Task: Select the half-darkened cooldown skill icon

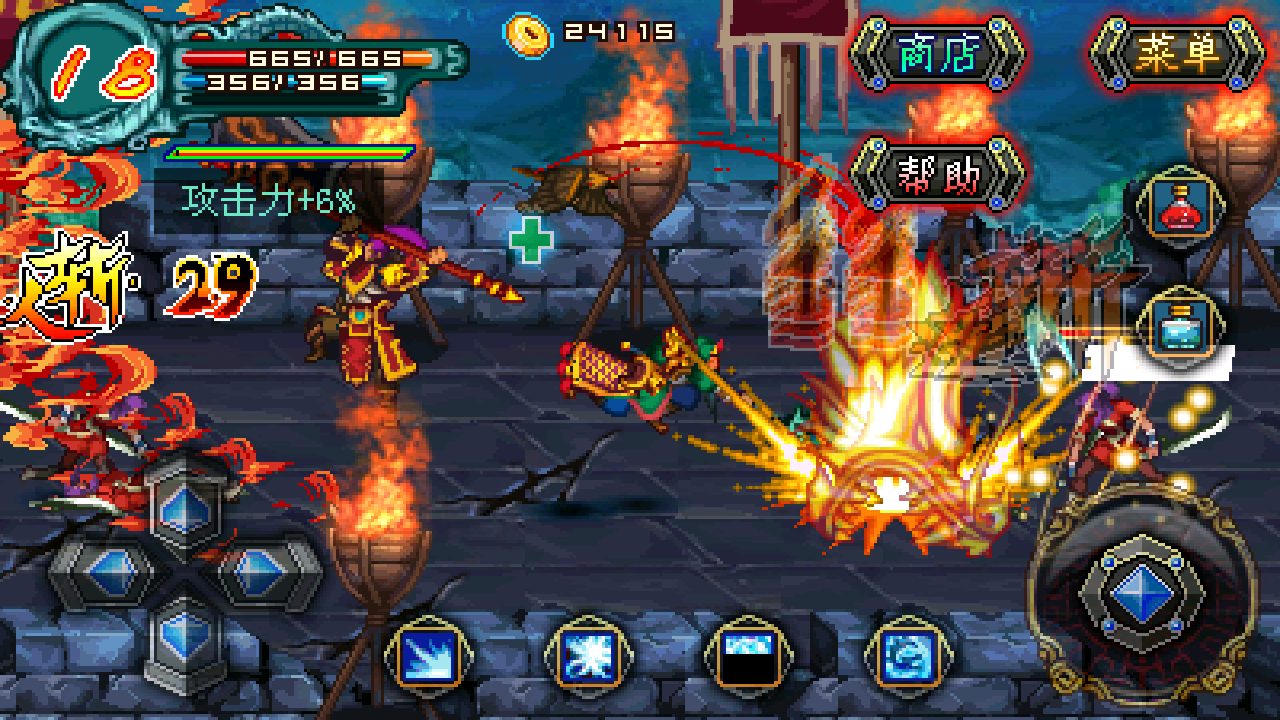Action: (749, 657)
